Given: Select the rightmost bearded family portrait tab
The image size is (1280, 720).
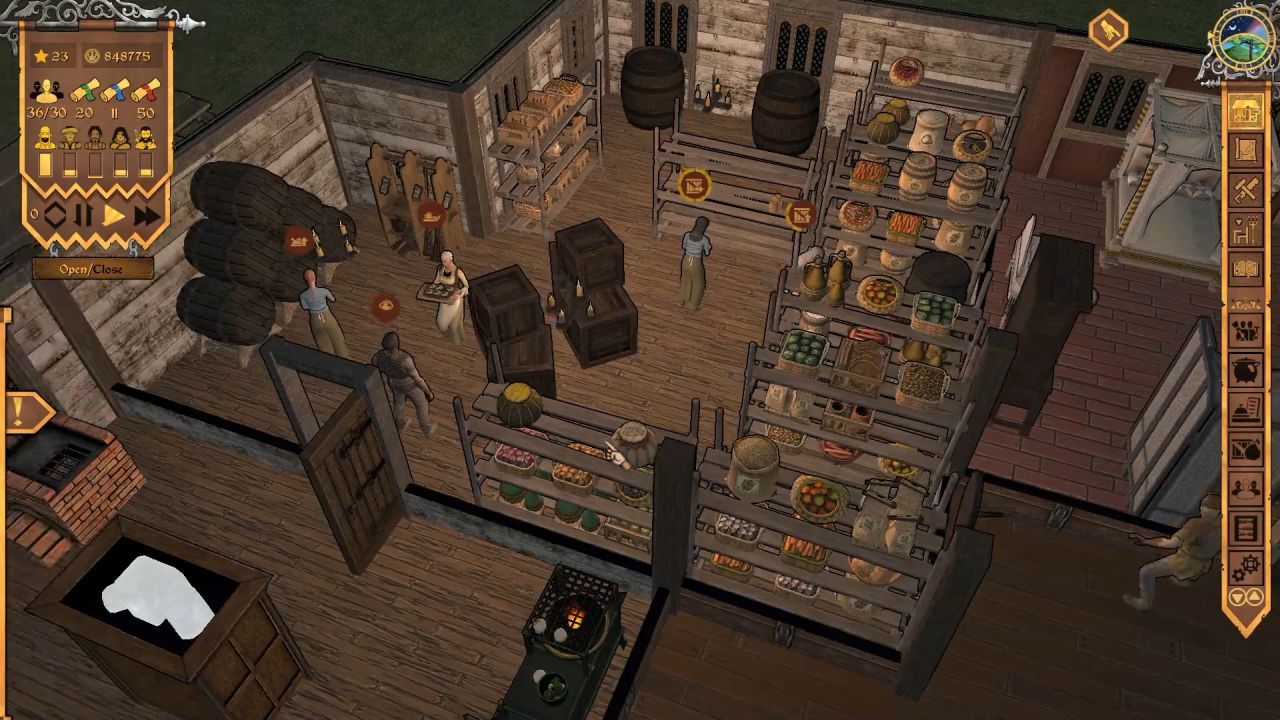Looking at the screenshot, I should (x=147, y=137).
